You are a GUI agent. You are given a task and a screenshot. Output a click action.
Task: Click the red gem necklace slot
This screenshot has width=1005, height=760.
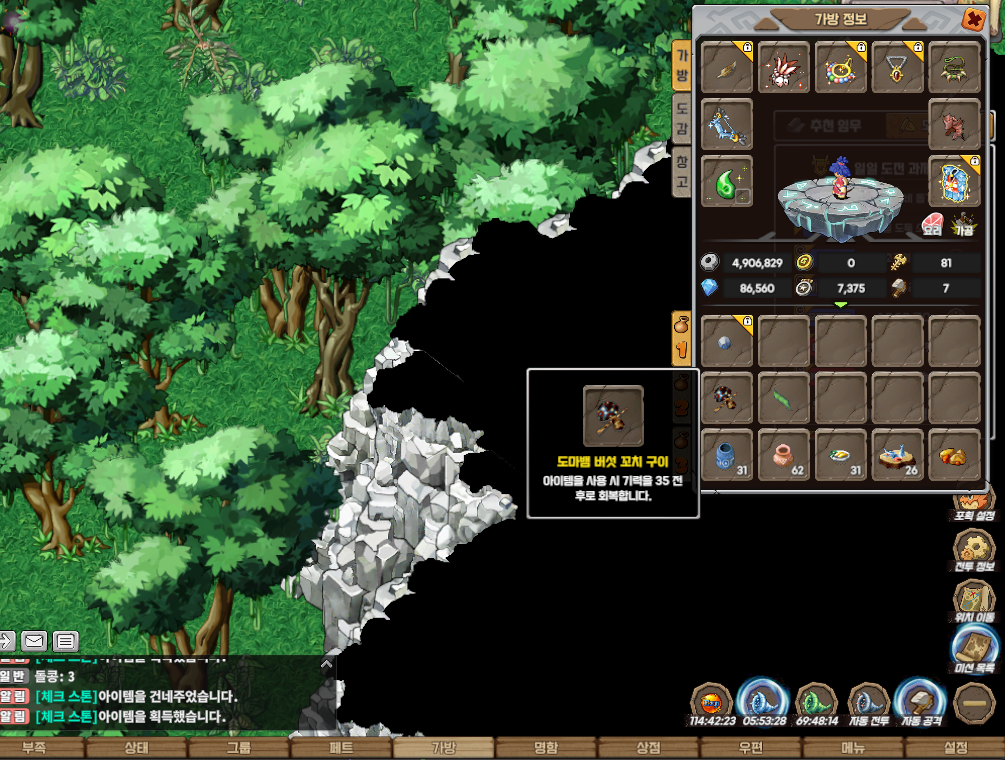point(898,68)
